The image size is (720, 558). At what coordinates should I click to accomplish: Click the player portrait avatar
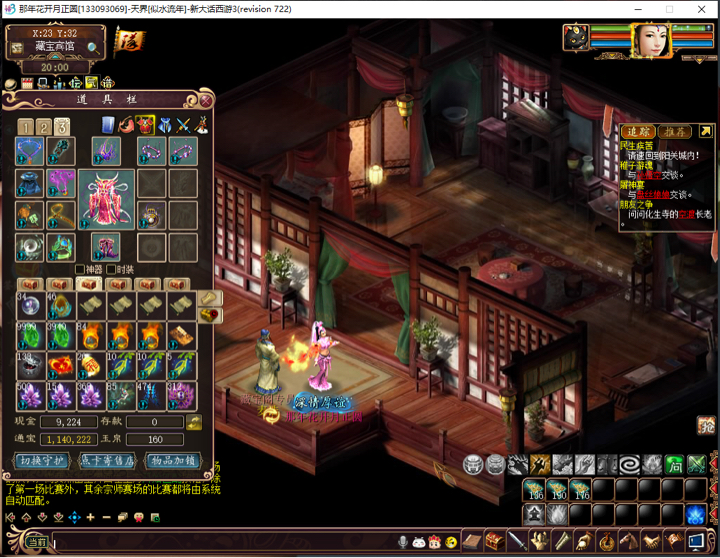point(651,40)
